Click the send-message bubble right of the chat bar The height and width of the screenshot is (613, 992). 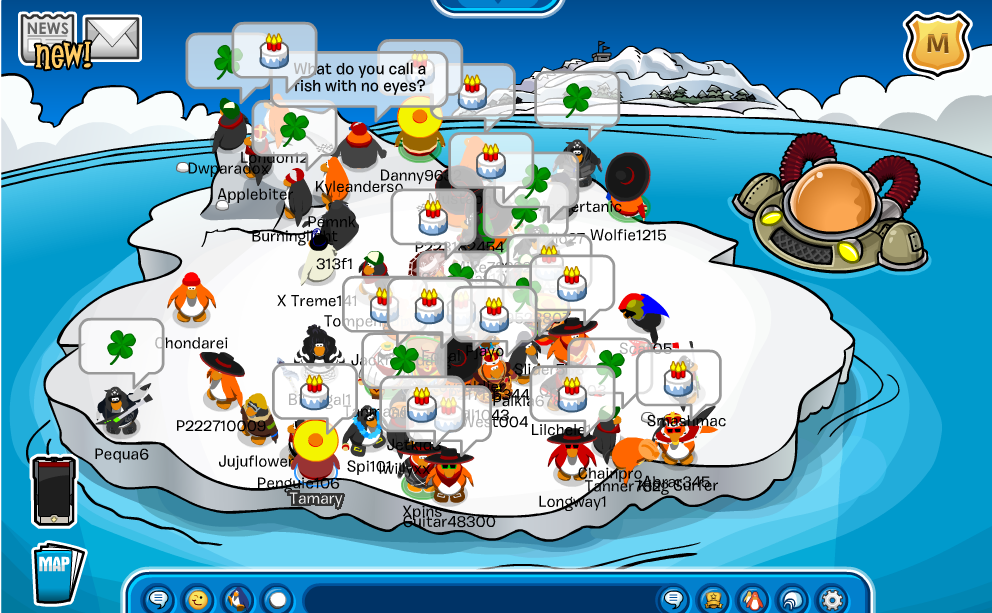[674, 599]
